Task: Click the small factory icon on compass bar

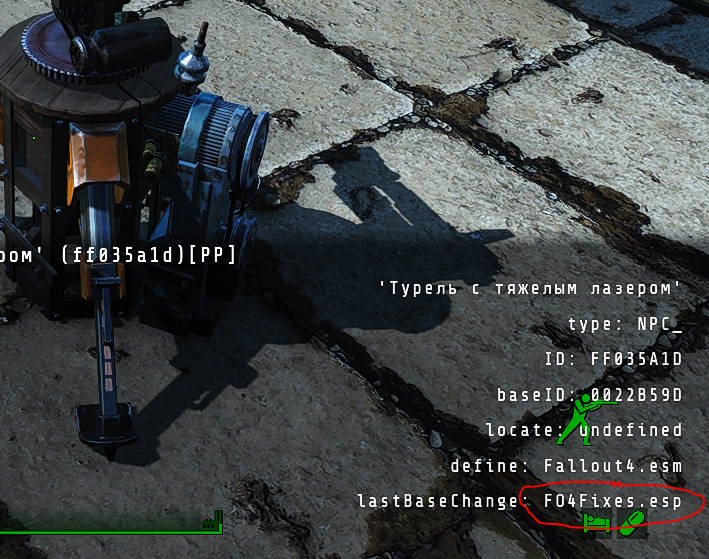Action: tap(213, 522)
